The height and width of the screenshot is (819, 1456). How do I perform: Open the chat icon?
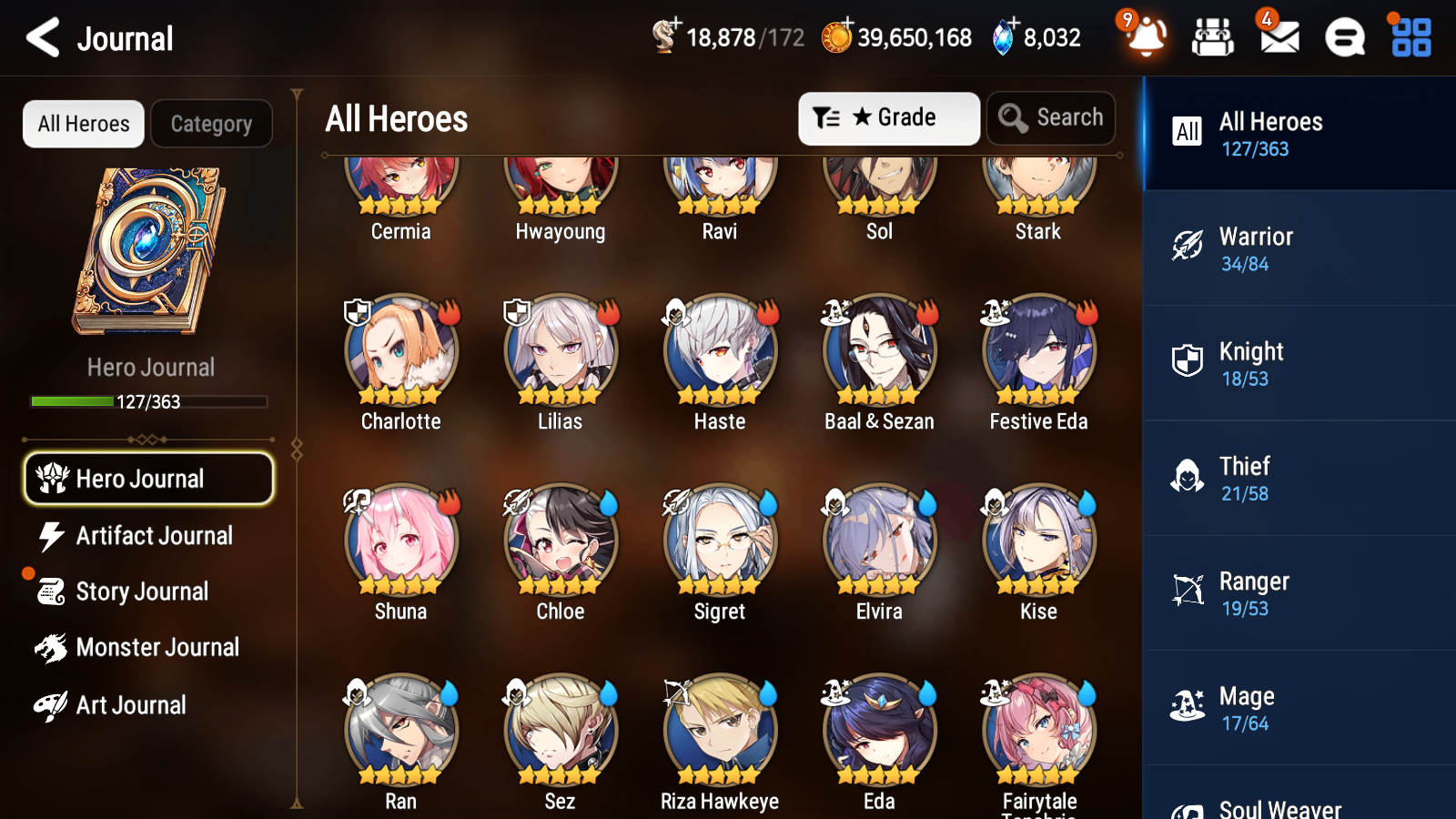(1343, 37)
